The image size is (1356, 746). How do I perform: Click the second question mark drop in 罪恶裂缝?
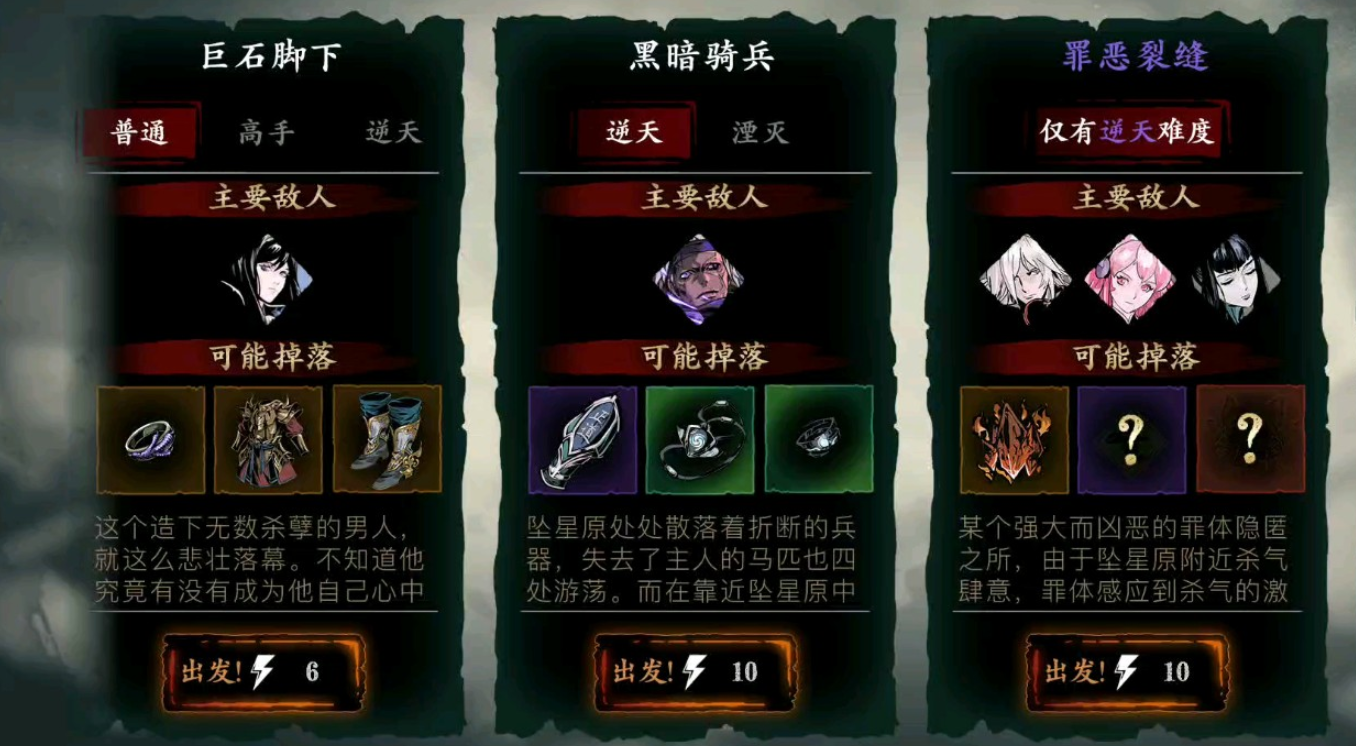point(1248,440)
